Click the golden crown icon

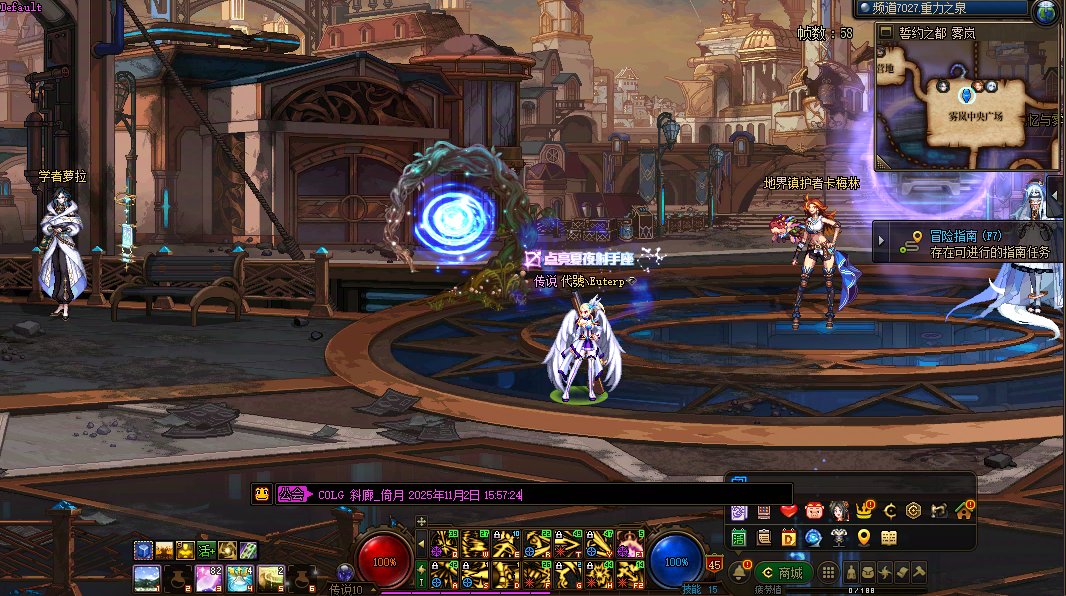point(864,511)
